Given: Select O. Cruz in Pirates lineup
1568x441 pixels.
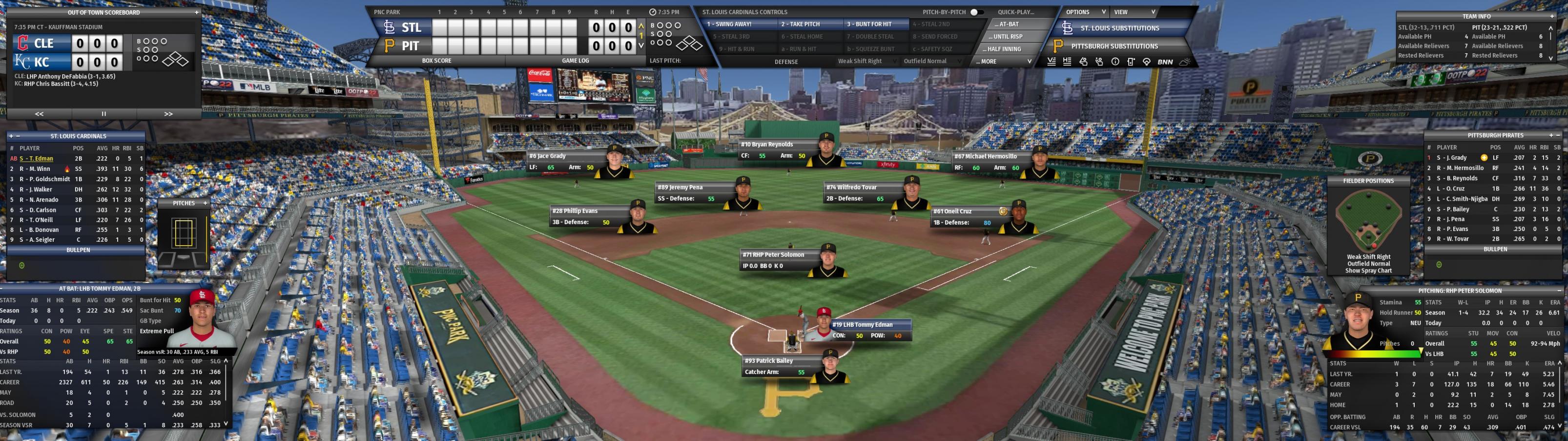Looking at the screenshot, I should point(1455,189).
